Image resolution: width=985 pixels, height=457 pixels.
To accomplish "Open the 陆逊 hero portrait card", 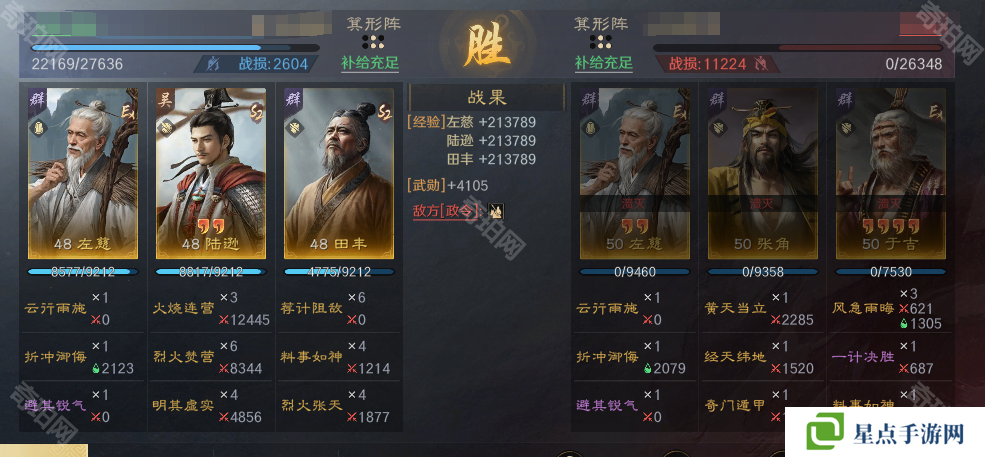I will [x=211, y=173].
